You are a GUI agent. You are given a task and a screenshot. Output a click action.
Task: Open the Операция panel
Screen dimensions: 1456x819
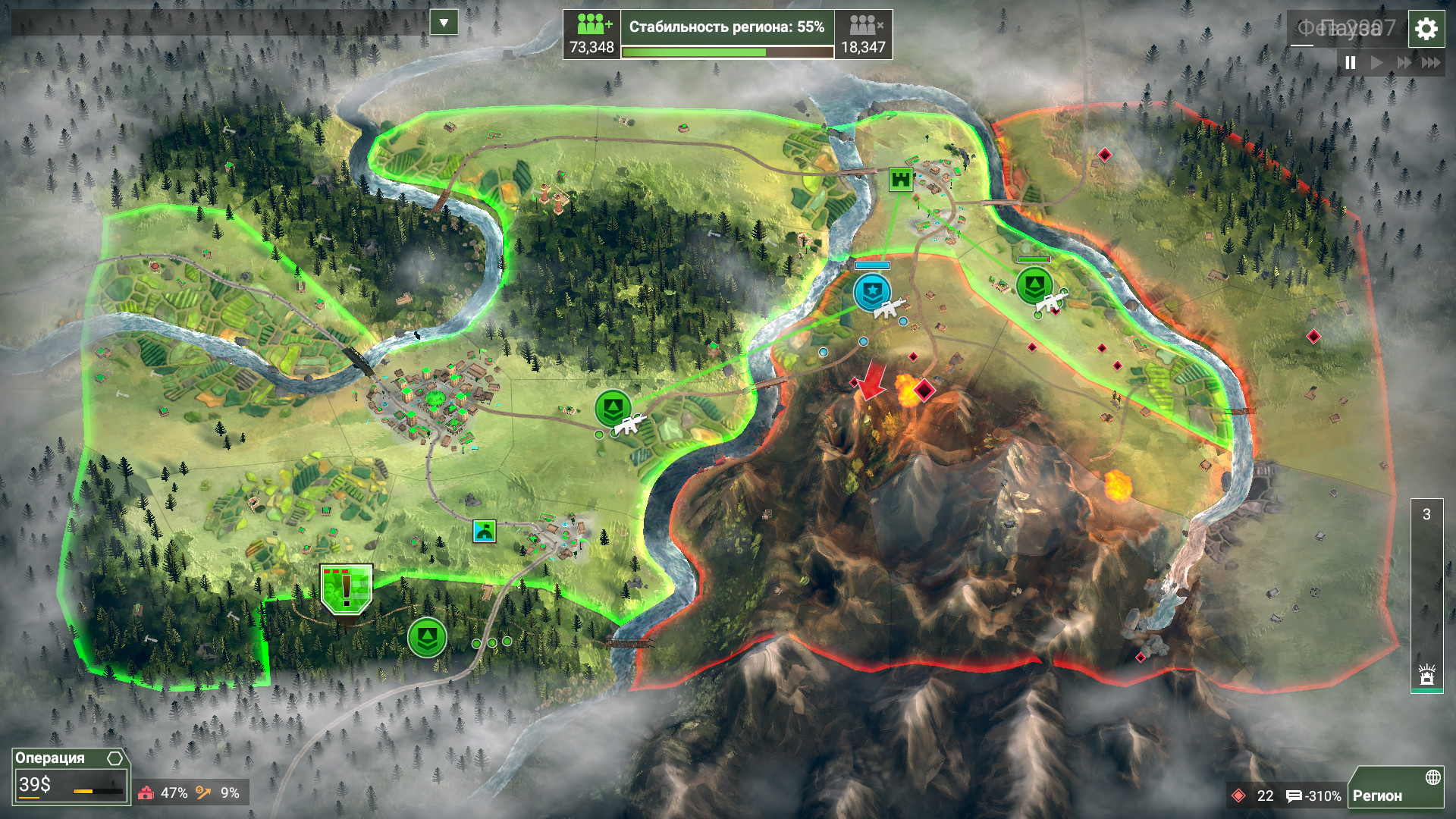(70, 776)
